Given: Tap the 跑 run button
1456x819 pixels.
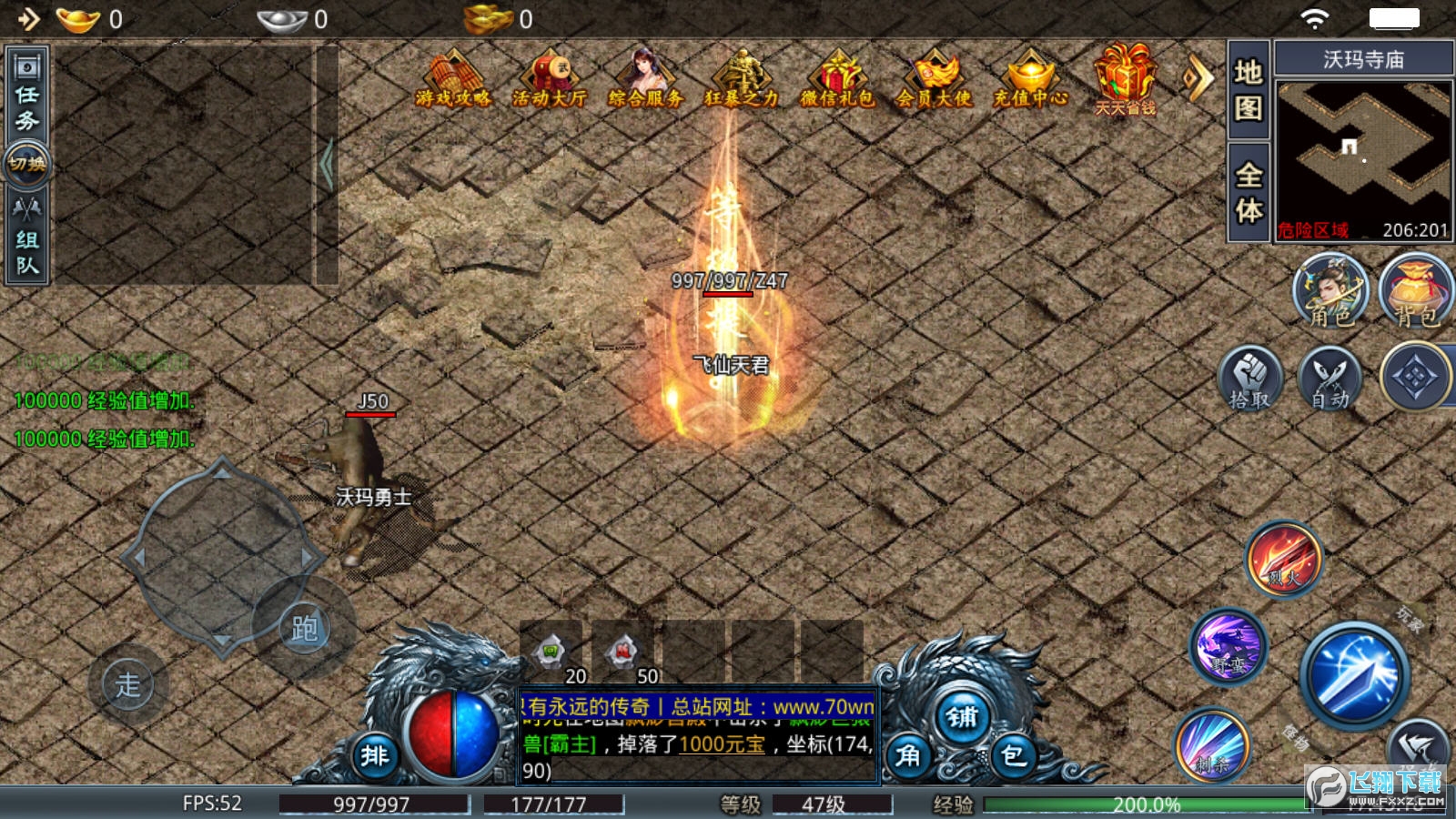Looking at the screenshot, I should click(x=304, y=628).
